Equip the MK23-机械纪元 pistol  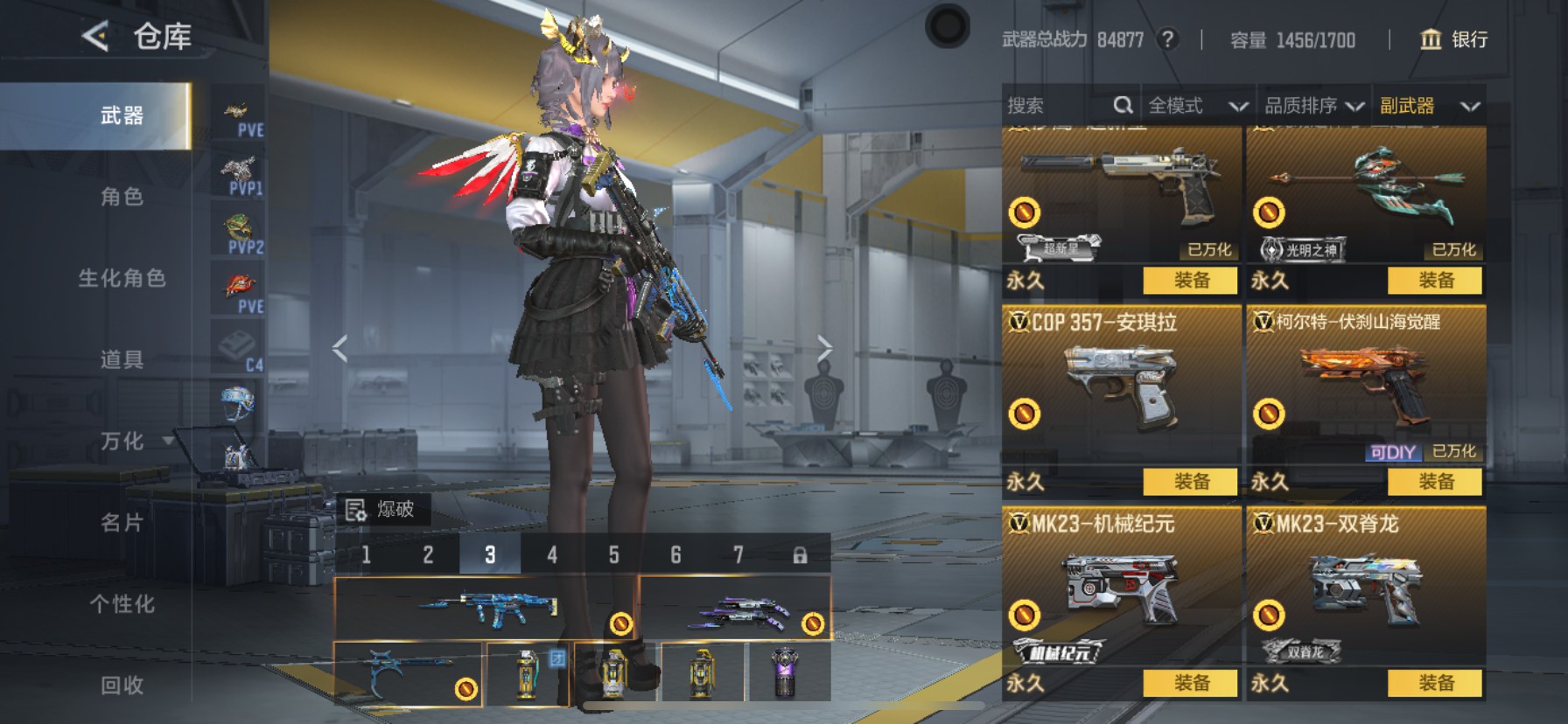[x=1191, y=683]
